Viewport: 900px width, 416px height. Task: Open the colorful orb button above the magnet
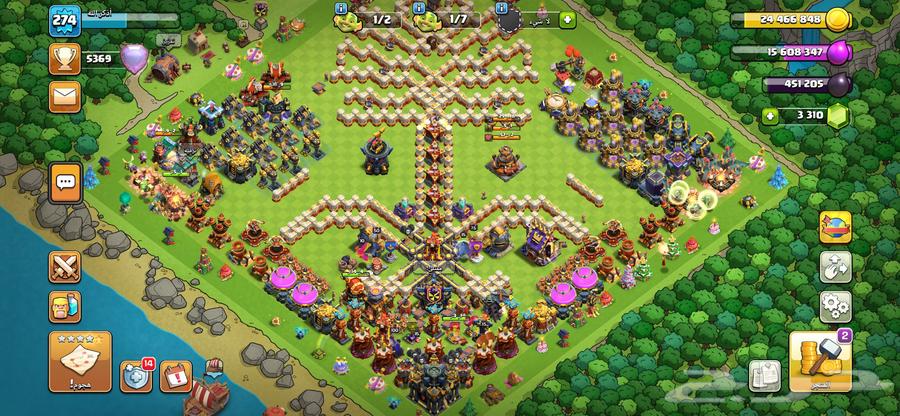833,228
